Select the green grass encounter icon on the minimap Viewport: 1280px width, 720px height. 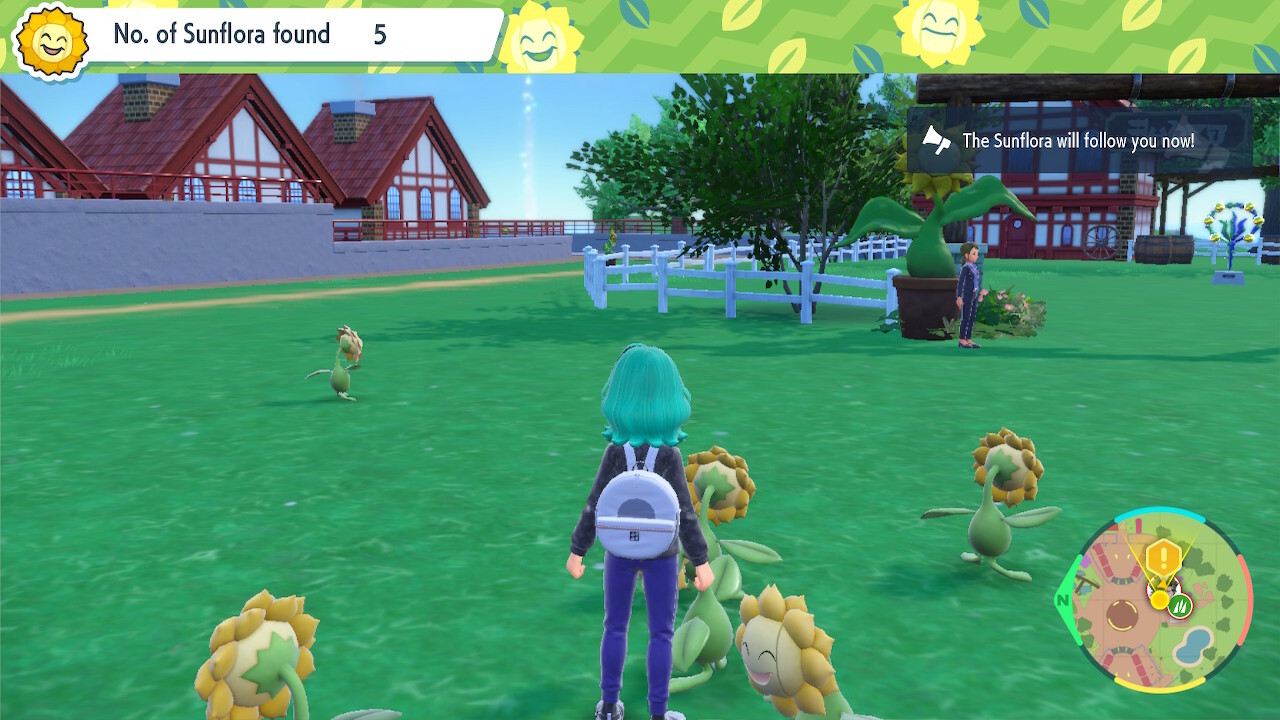(1181, 605)
